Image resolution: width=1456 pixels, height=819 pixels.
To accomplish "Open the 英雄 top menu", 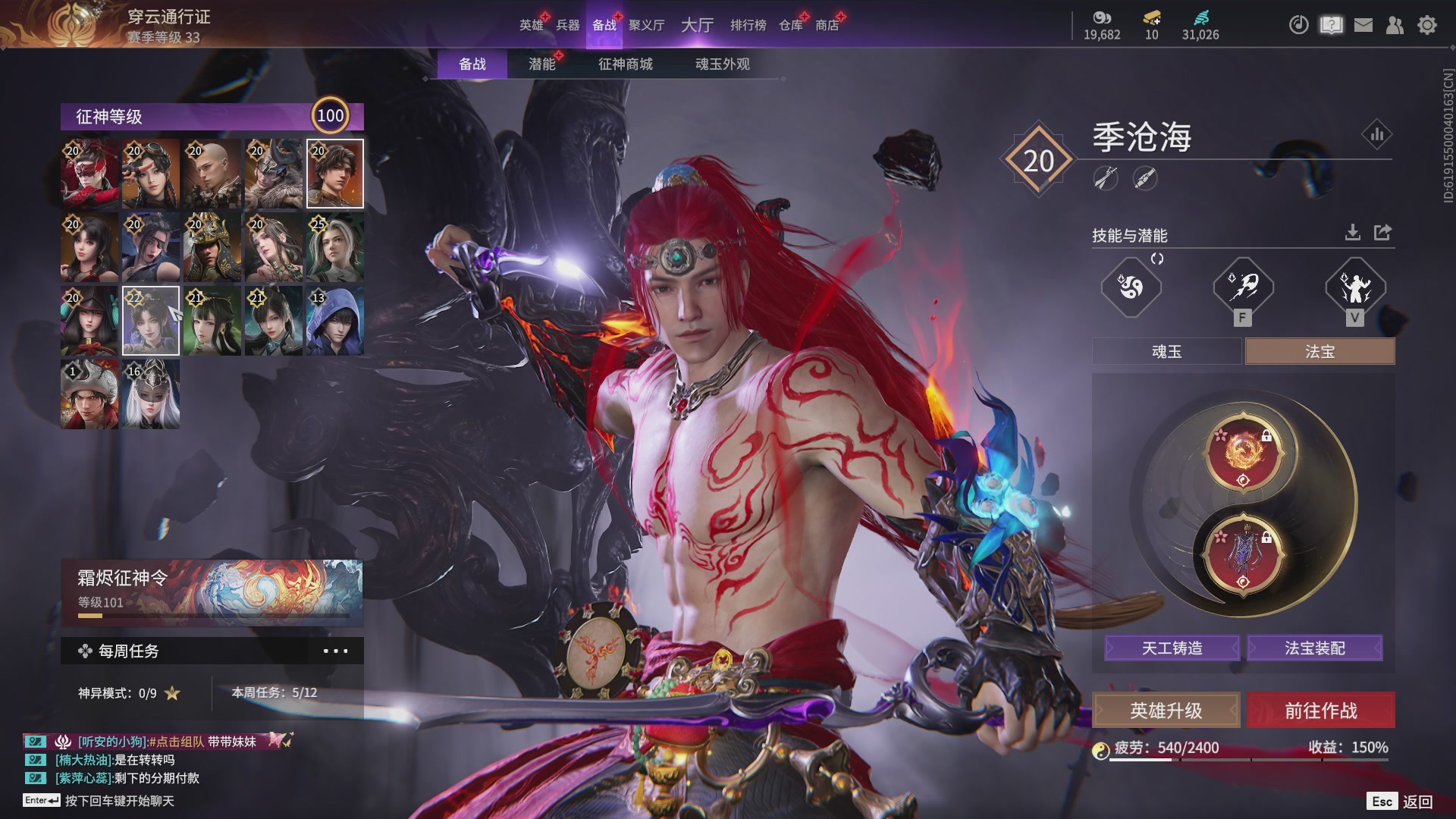I will (531, 25).
